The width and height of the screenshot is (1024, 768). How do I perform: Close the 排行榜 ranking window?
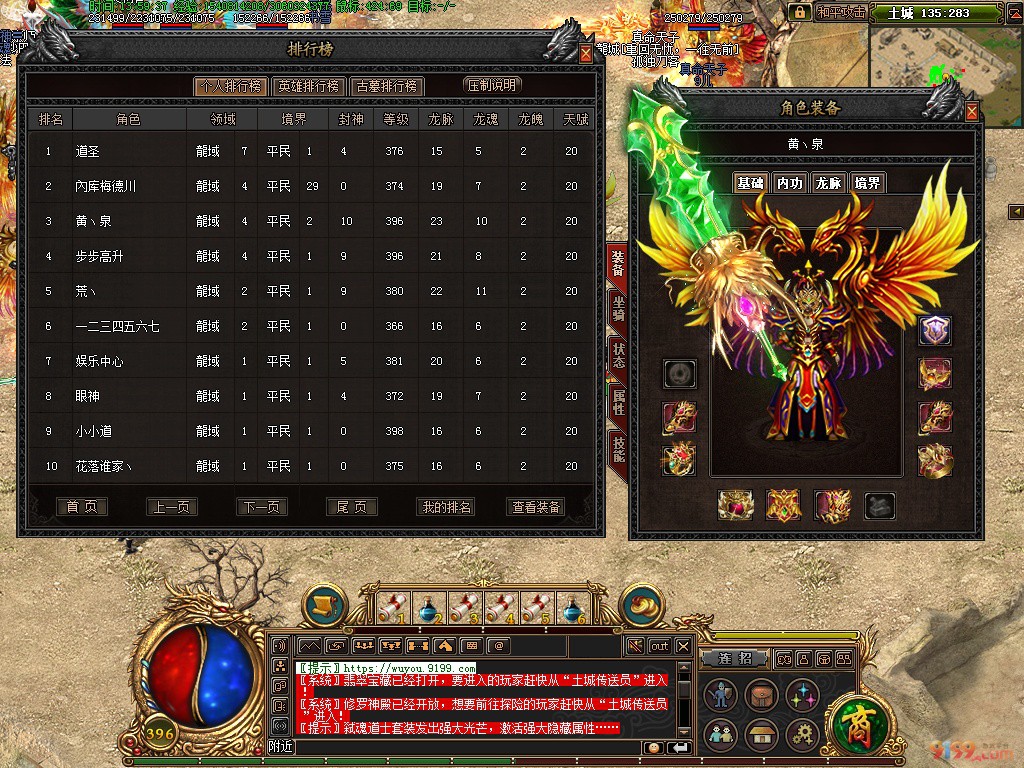click(586, 55)
